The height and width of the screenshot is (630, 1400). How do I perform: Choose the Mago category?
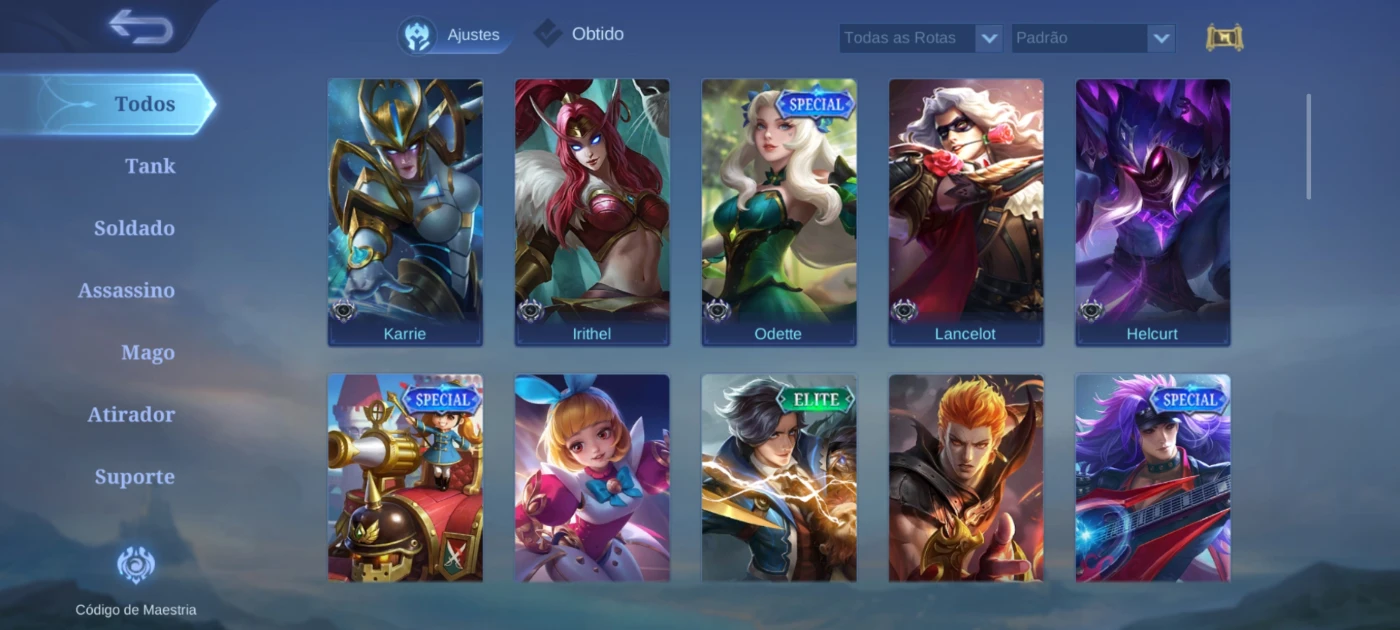pos(148,352)
